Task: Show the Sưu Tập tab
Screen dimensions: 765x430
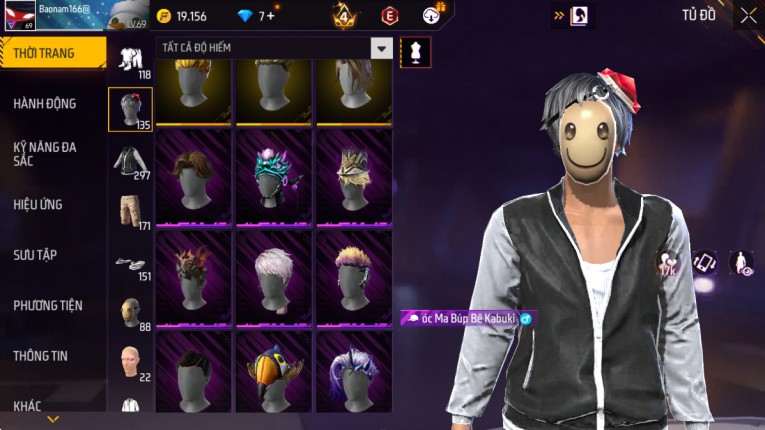Action: [x=35, y=255]
